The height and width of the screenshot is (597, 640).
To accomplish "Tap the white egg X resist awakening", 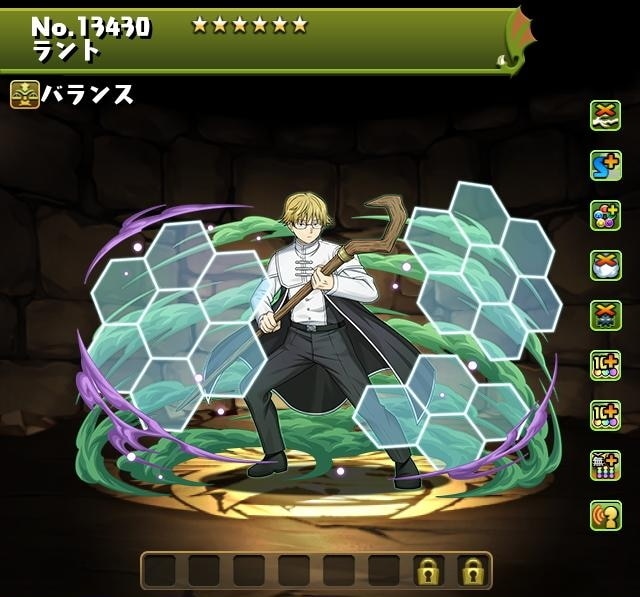I will [605, 264].
